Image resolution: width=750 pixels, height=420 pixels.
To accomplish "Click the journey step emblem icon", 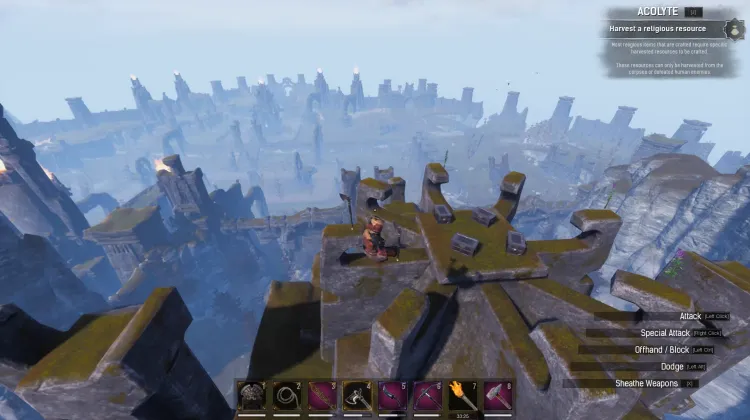I will pos(735,28).
